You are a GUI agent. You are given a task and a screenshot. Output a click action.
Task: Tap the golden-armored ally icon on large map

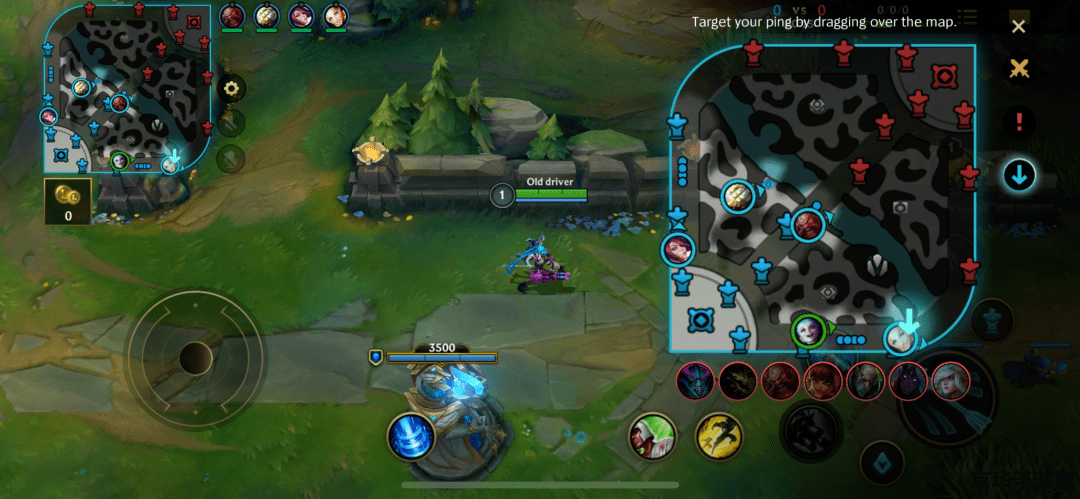(738, 196)
